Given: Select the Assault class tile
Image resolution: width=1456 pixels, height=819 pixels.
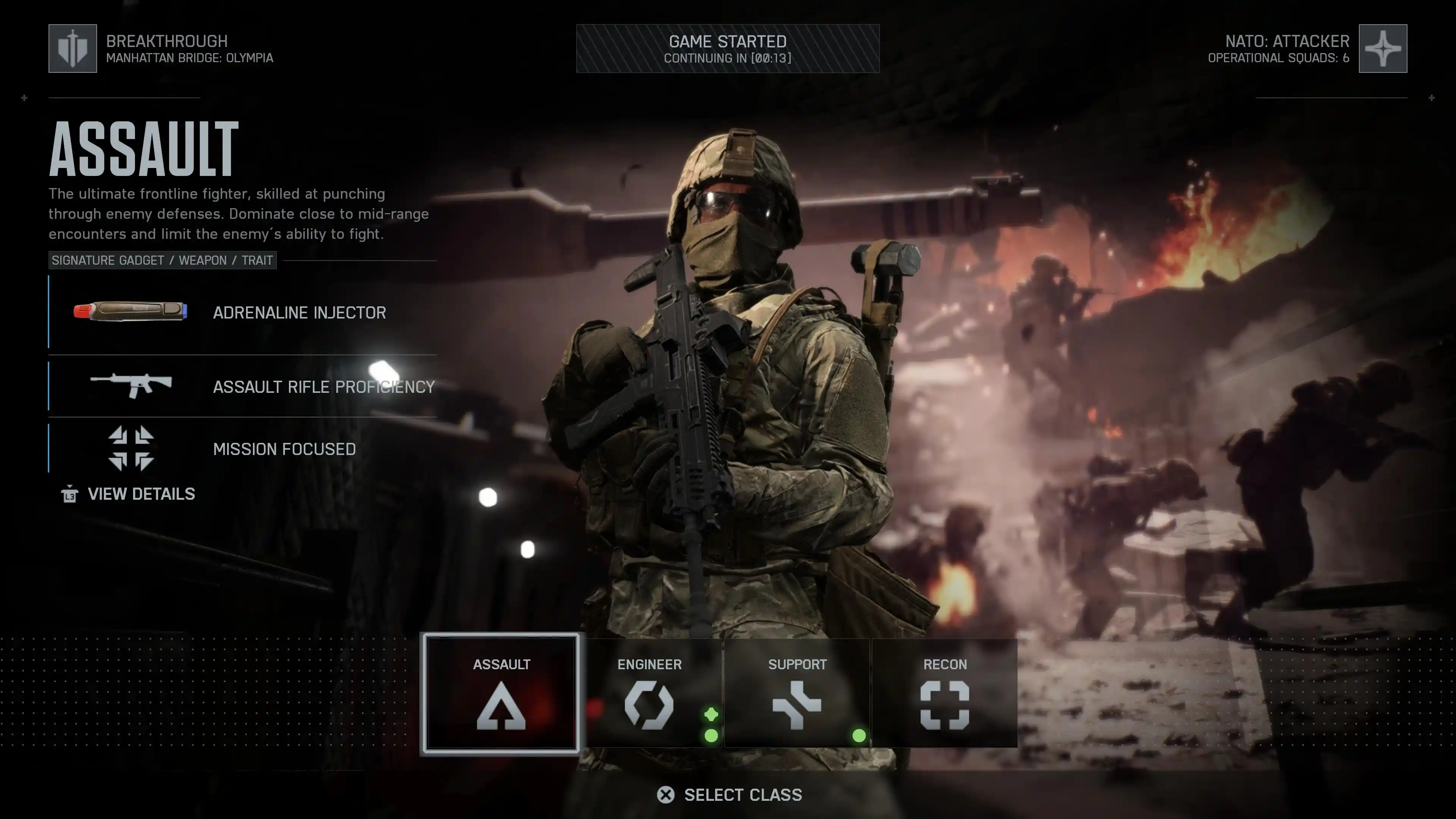Looking at the screenshot, I should point(501,693).
